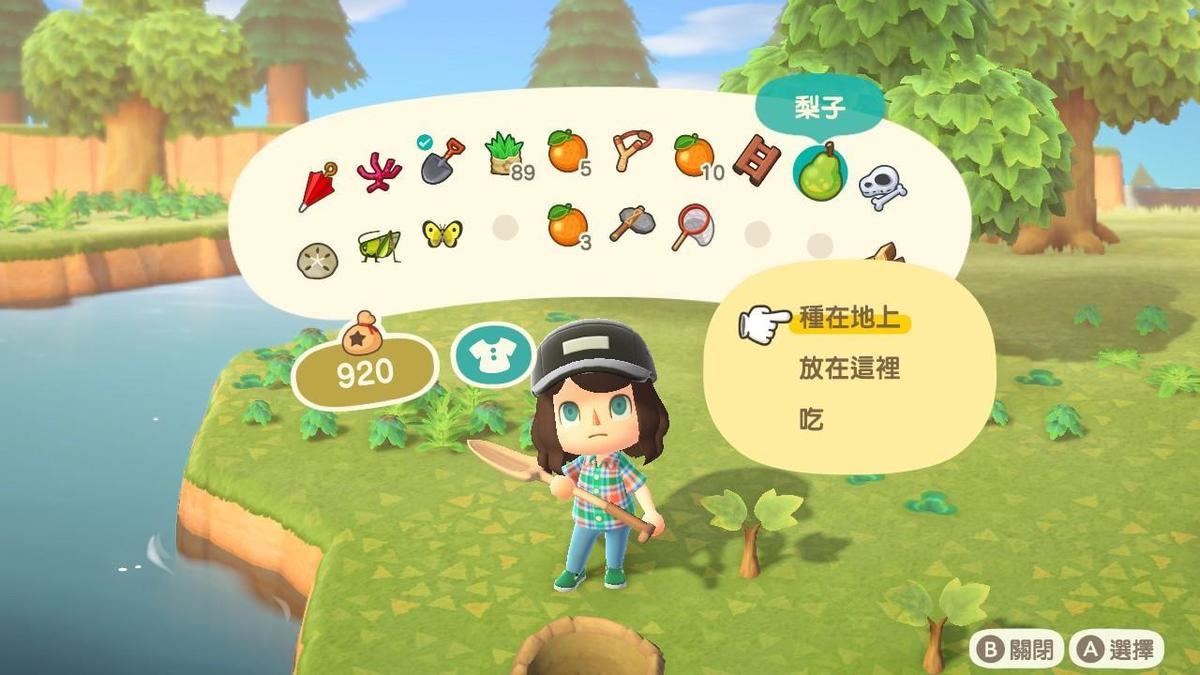Choose the stack of 5 oranges
The image size is (1200, 675).
pyautogui.click(x=567, y=151)
